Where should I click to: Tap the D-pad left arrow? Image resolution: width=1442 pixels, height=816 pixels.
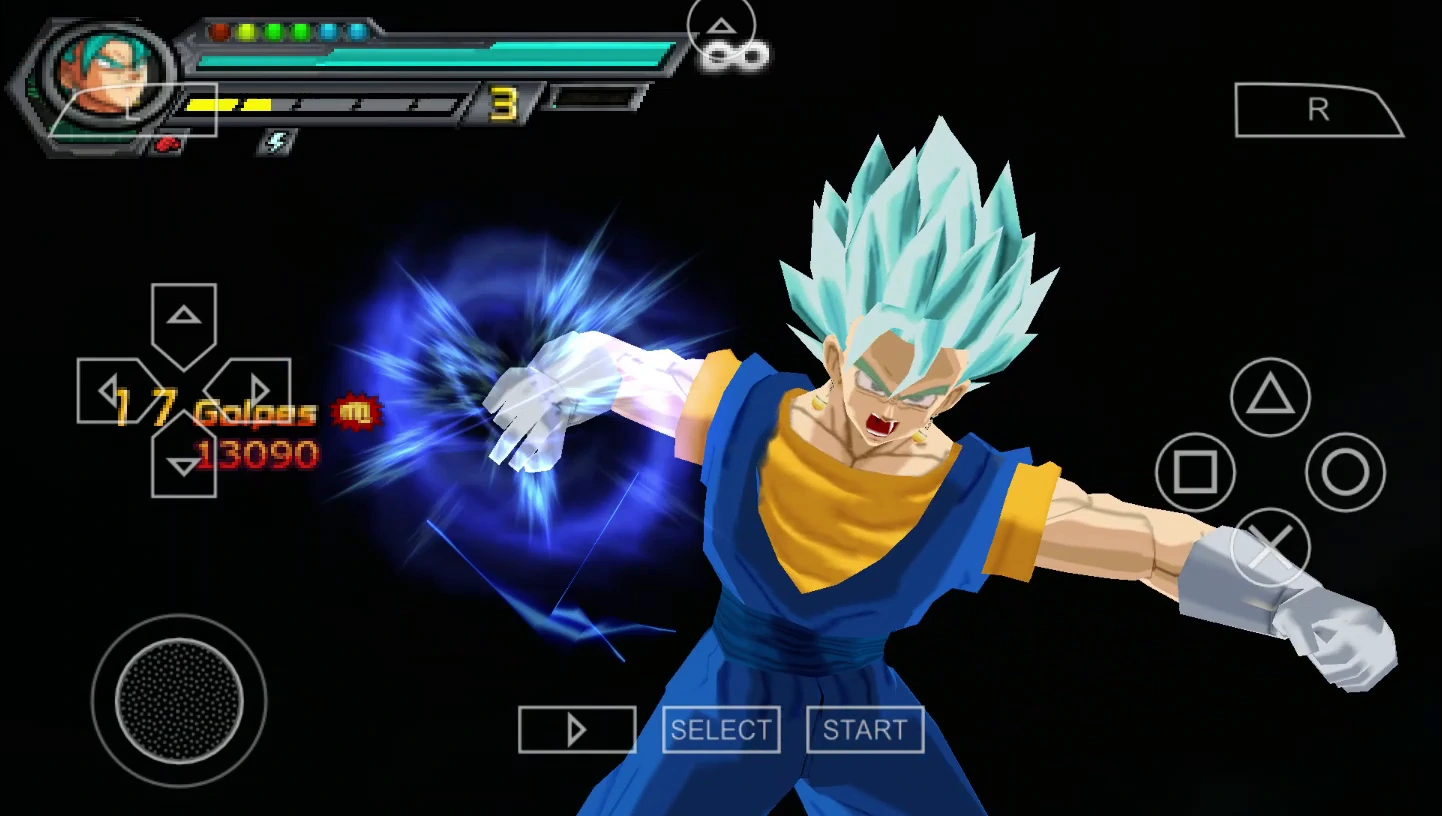[110, 391]
